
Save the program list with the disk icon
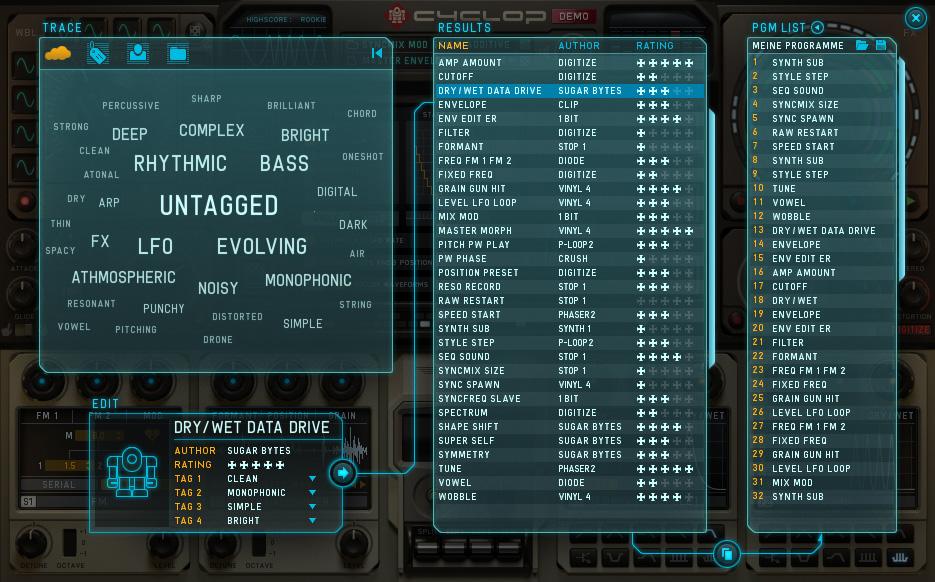pos(881,46)
